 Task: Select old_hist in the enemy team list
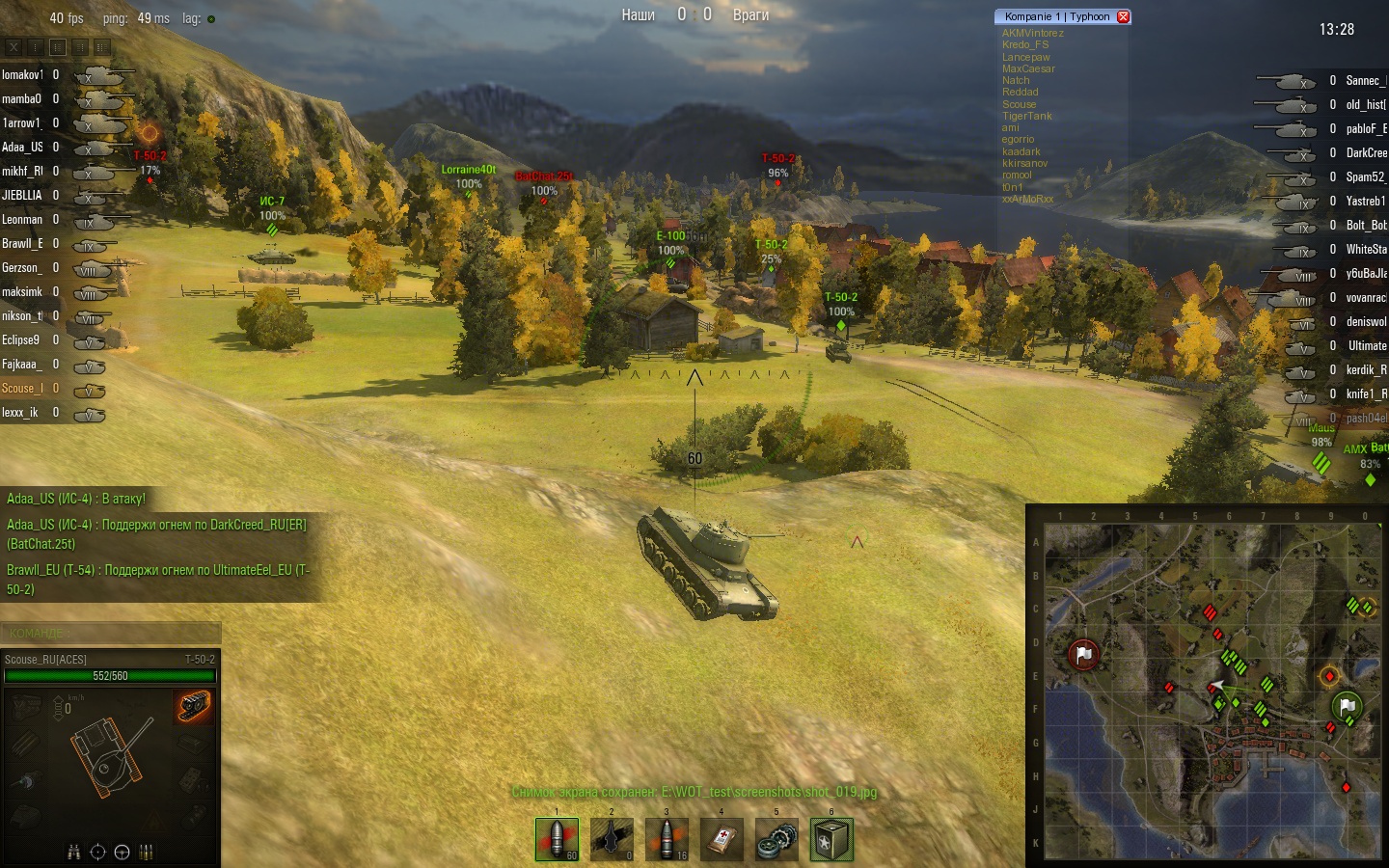coord(1365,105)
